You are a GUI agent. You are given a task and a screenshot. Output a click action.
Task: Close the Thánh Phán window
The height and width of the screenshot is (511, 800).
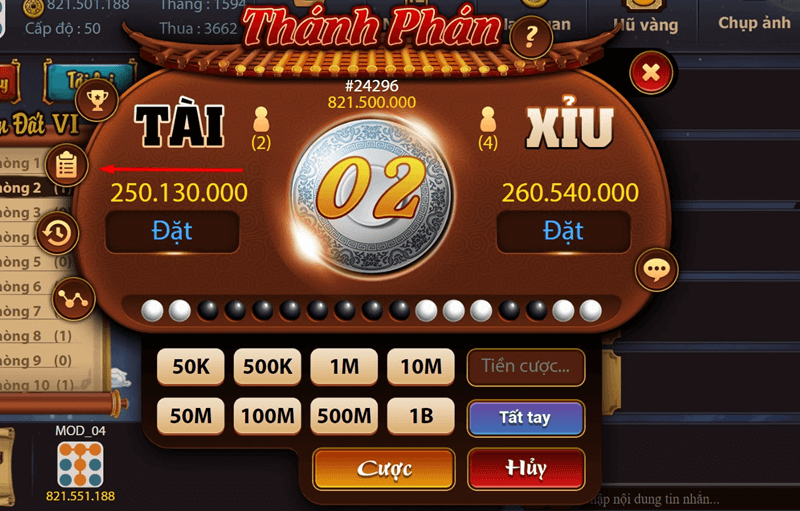651,72
